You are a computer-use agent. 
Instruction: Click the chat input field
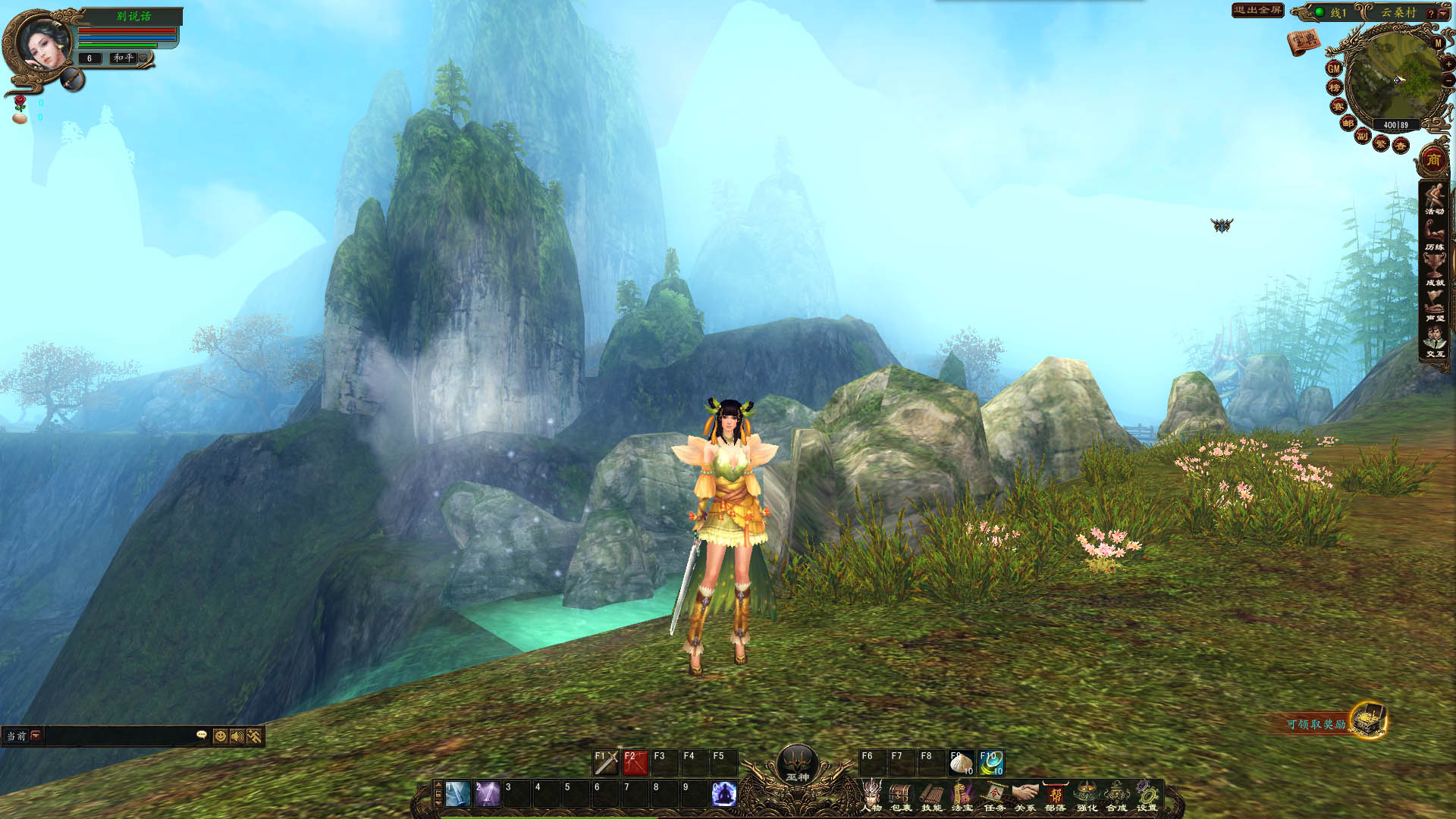(x=120, y=736)
